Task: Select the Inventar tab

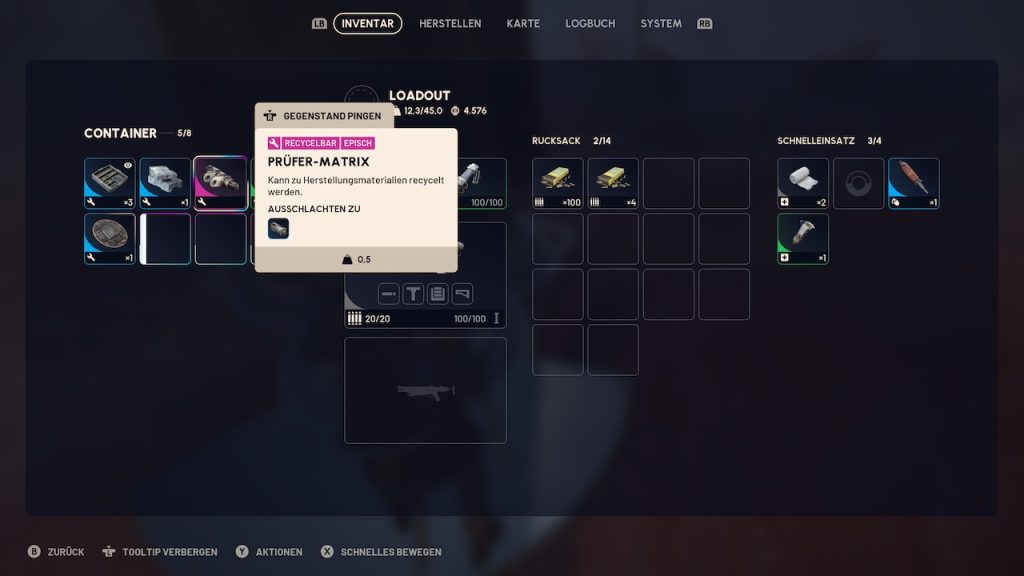Action: 367,23
